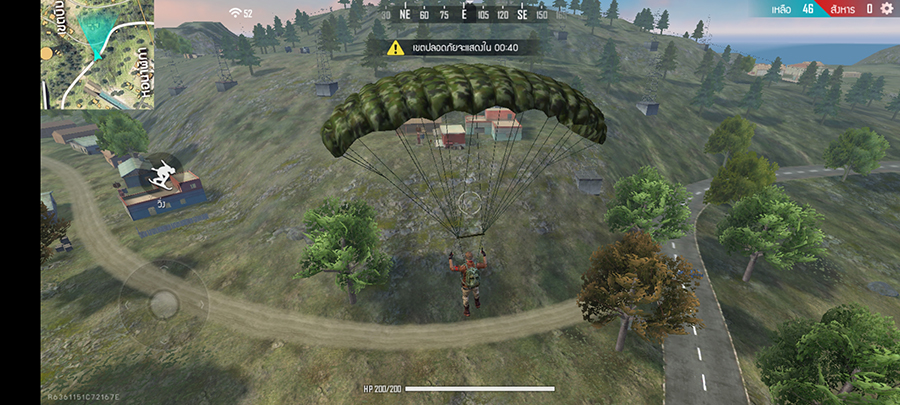900x405 pixels.
Task: Tap the surfboard glide button
Action: click(x=160, y=177)
